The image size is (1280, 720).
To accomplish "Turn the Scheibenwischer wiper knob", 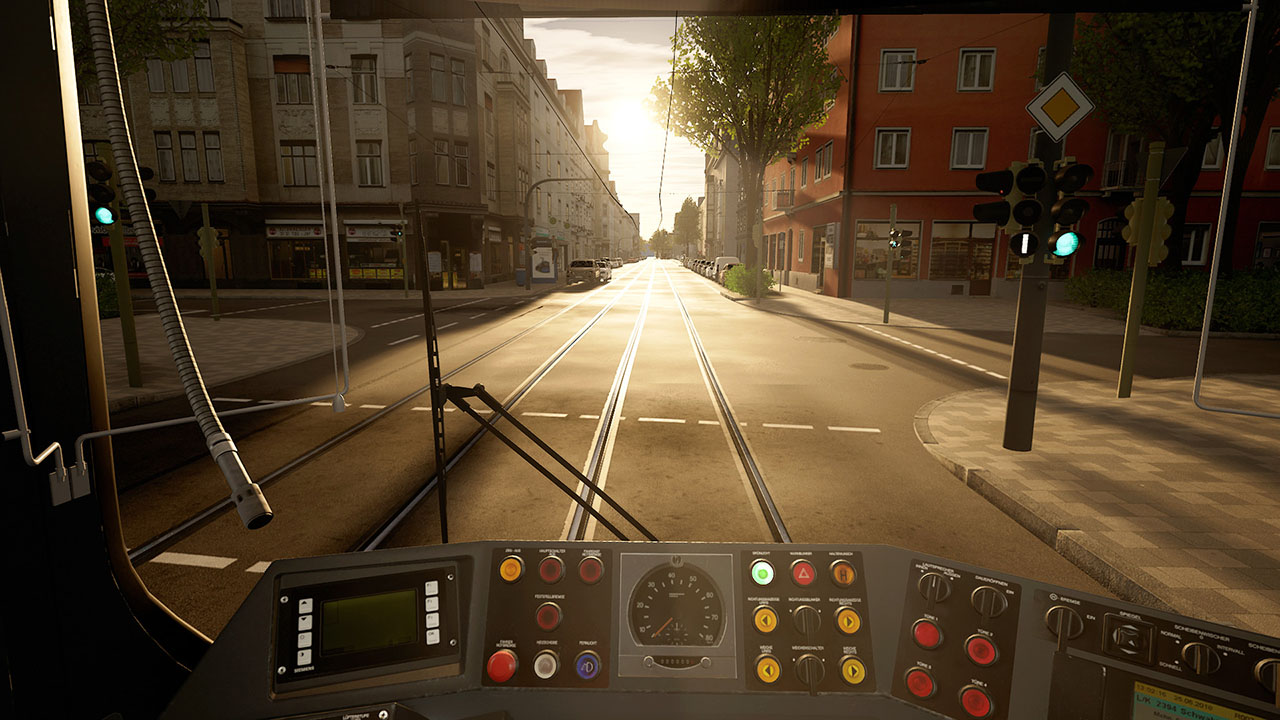I will (x=1200, y=656).
